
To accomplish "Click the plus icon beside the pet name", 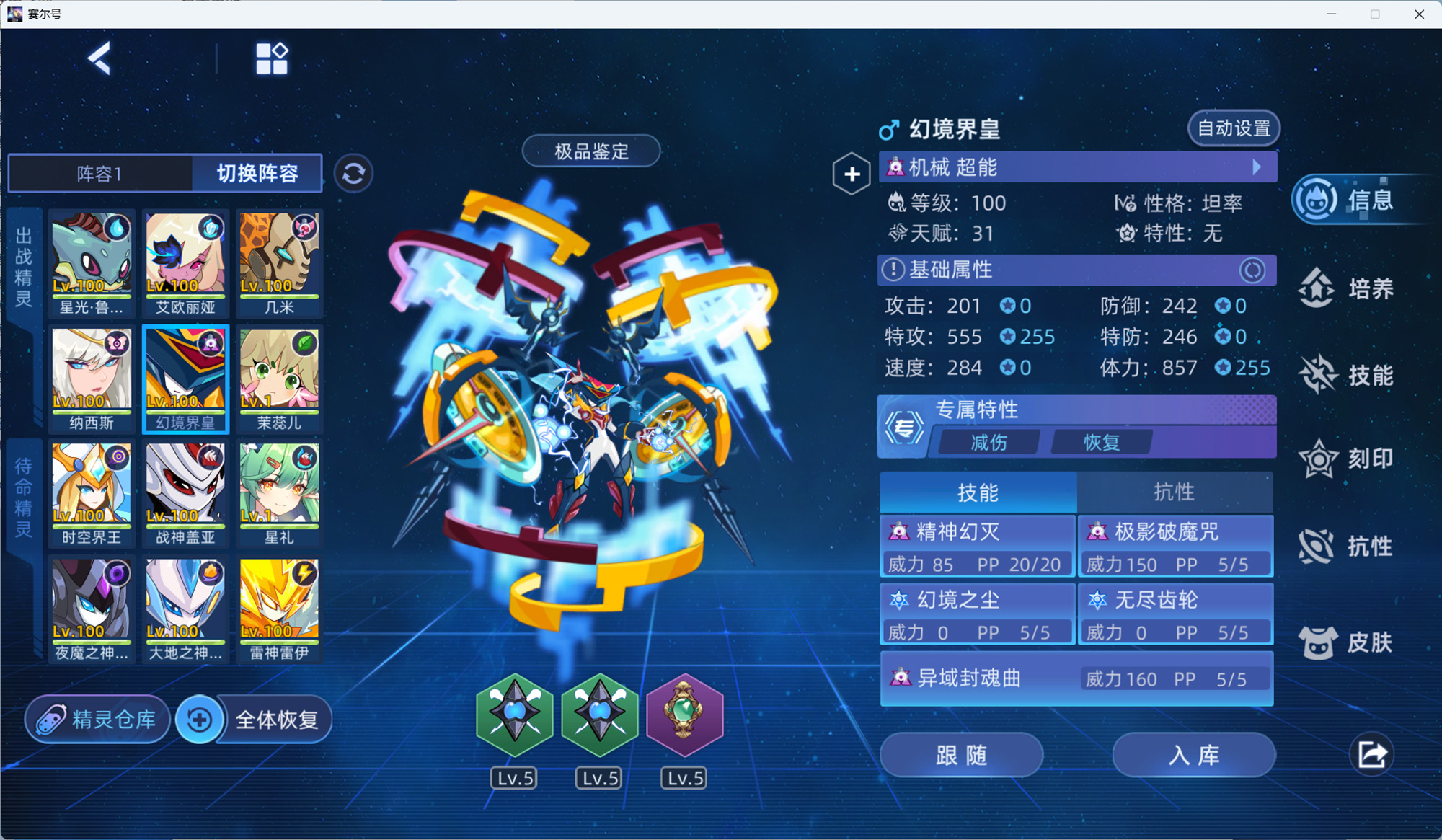I will (852, 174).
